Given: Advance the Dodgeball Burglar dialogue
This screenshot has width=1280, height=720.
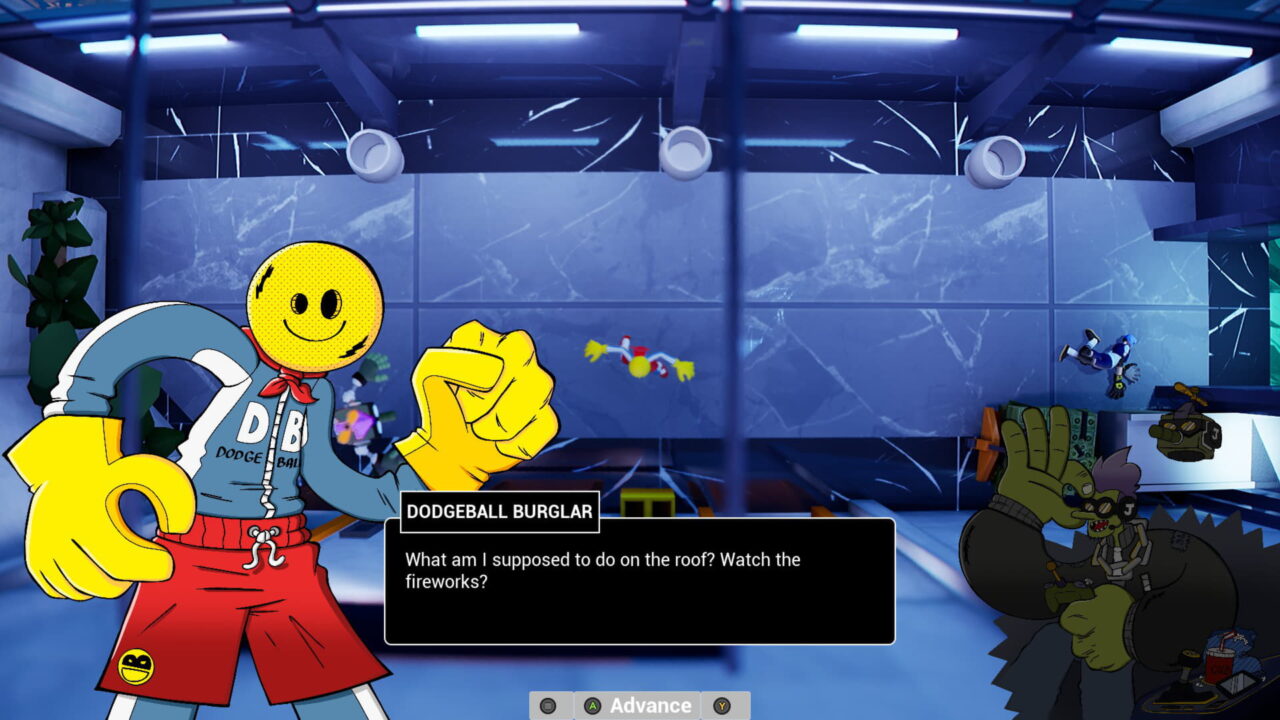Looking at the screenshot, I should pyautogui.click(x=638, y=705).
